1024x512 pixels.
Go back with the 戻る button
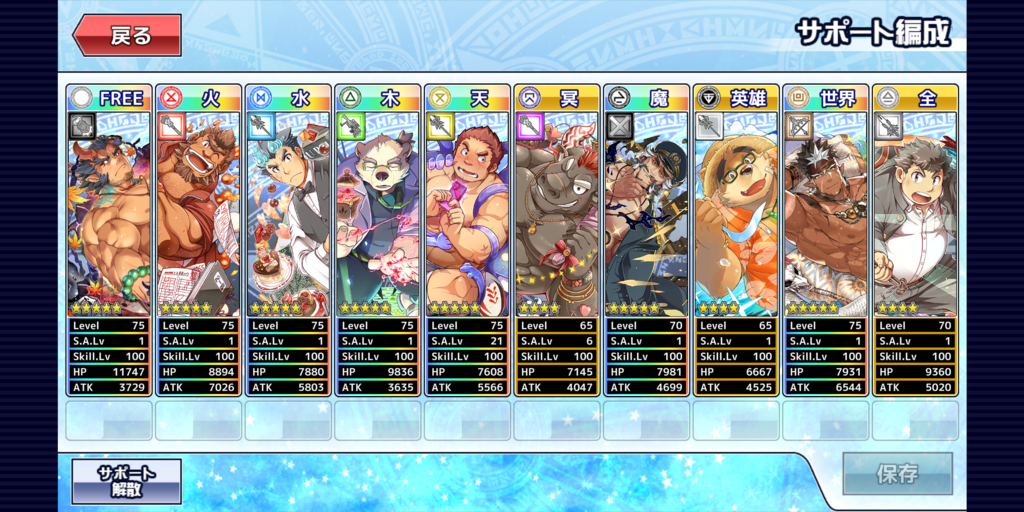point(127,36)
